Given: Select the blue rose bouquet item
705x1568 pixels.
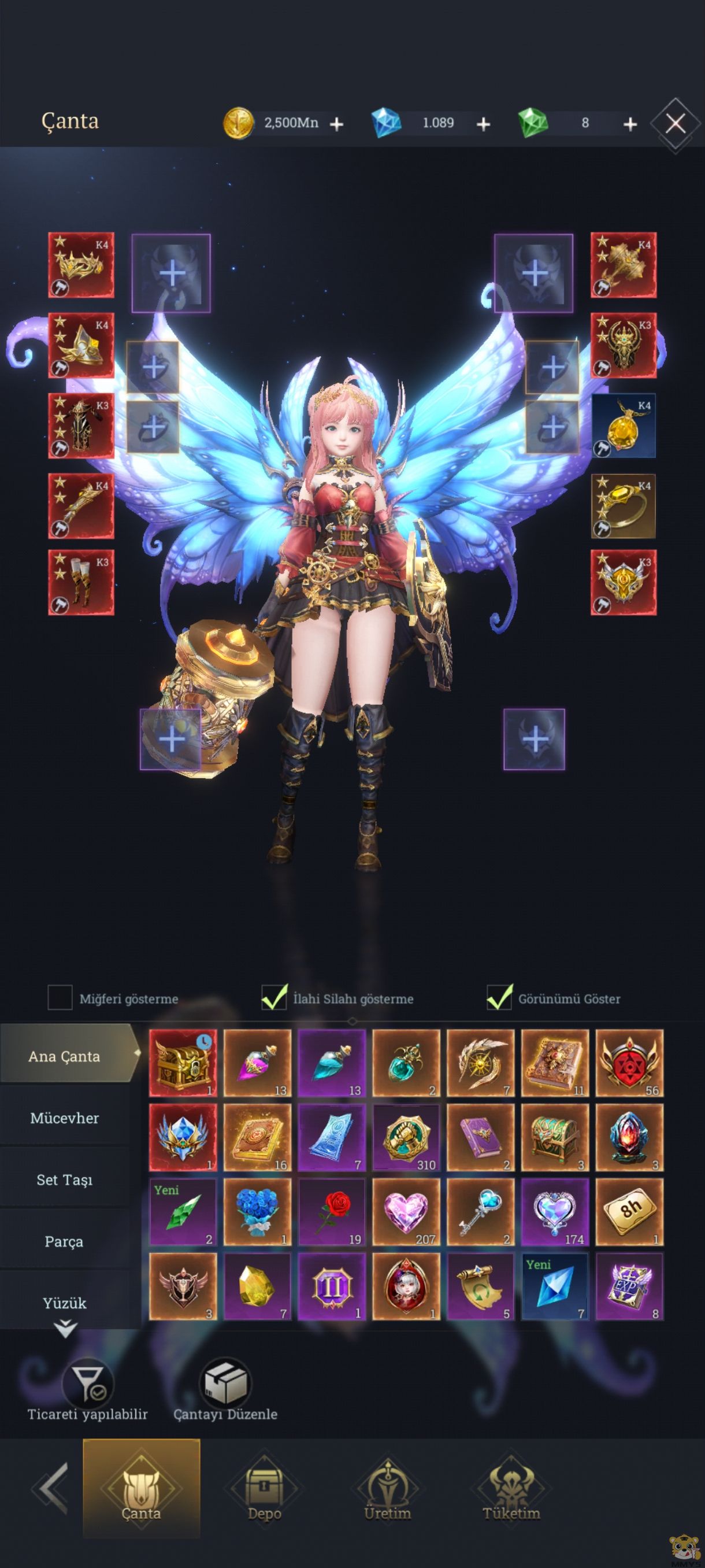Looking at the screenshot, I should [x=257, y=1212].
